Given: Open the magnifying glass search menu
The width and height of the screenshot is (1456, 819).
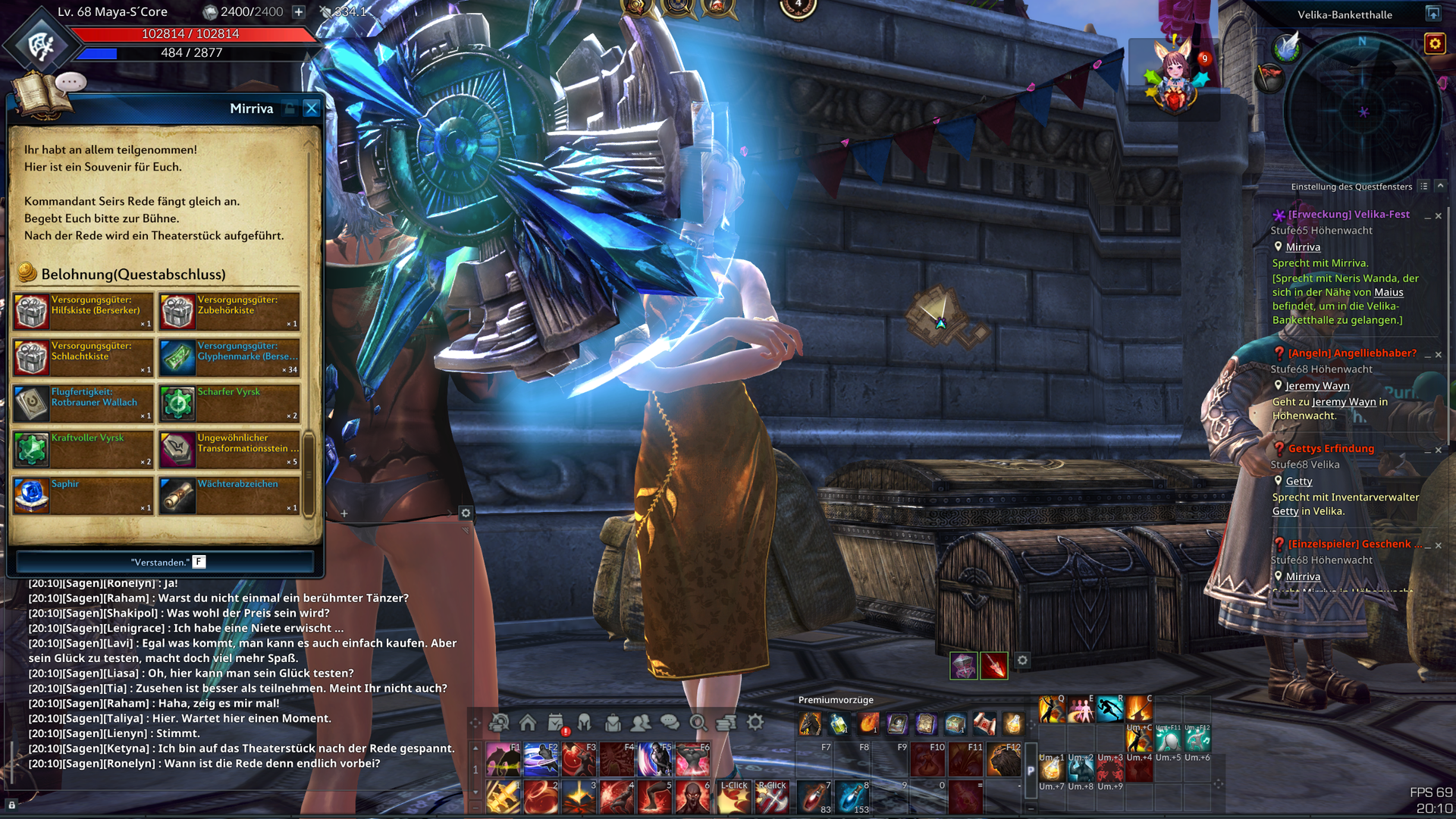Looking at the screenshot, I should pos(698,722).
